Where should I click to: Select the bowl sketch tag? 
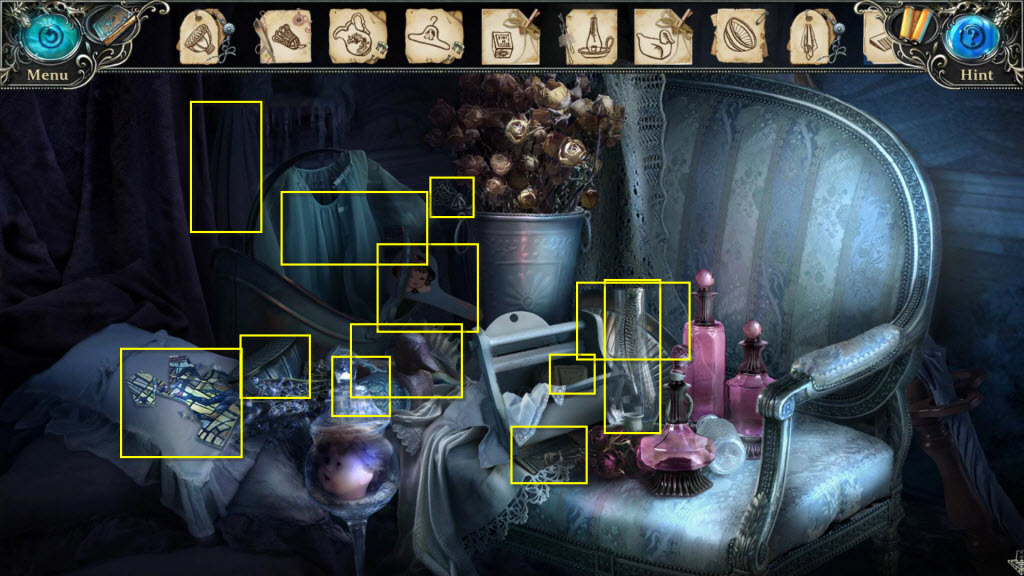[x=739, y=36]
